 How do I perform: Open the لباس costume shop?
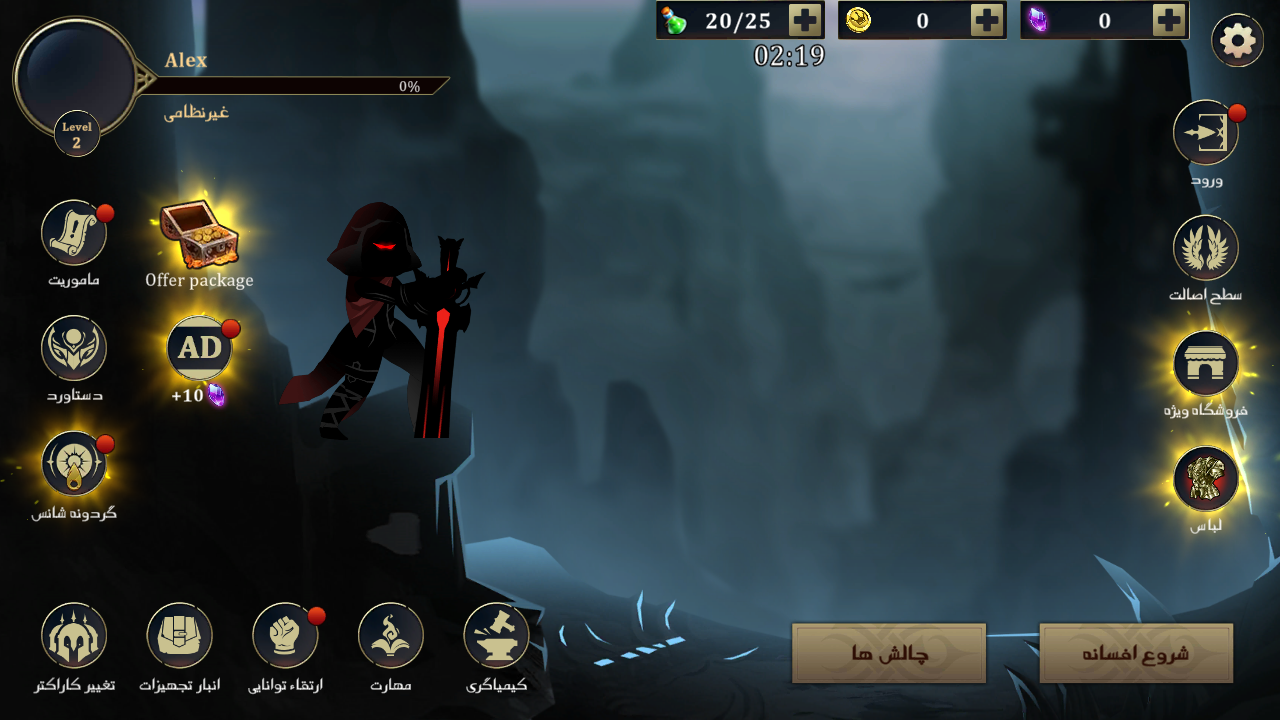pos(1206,479)
